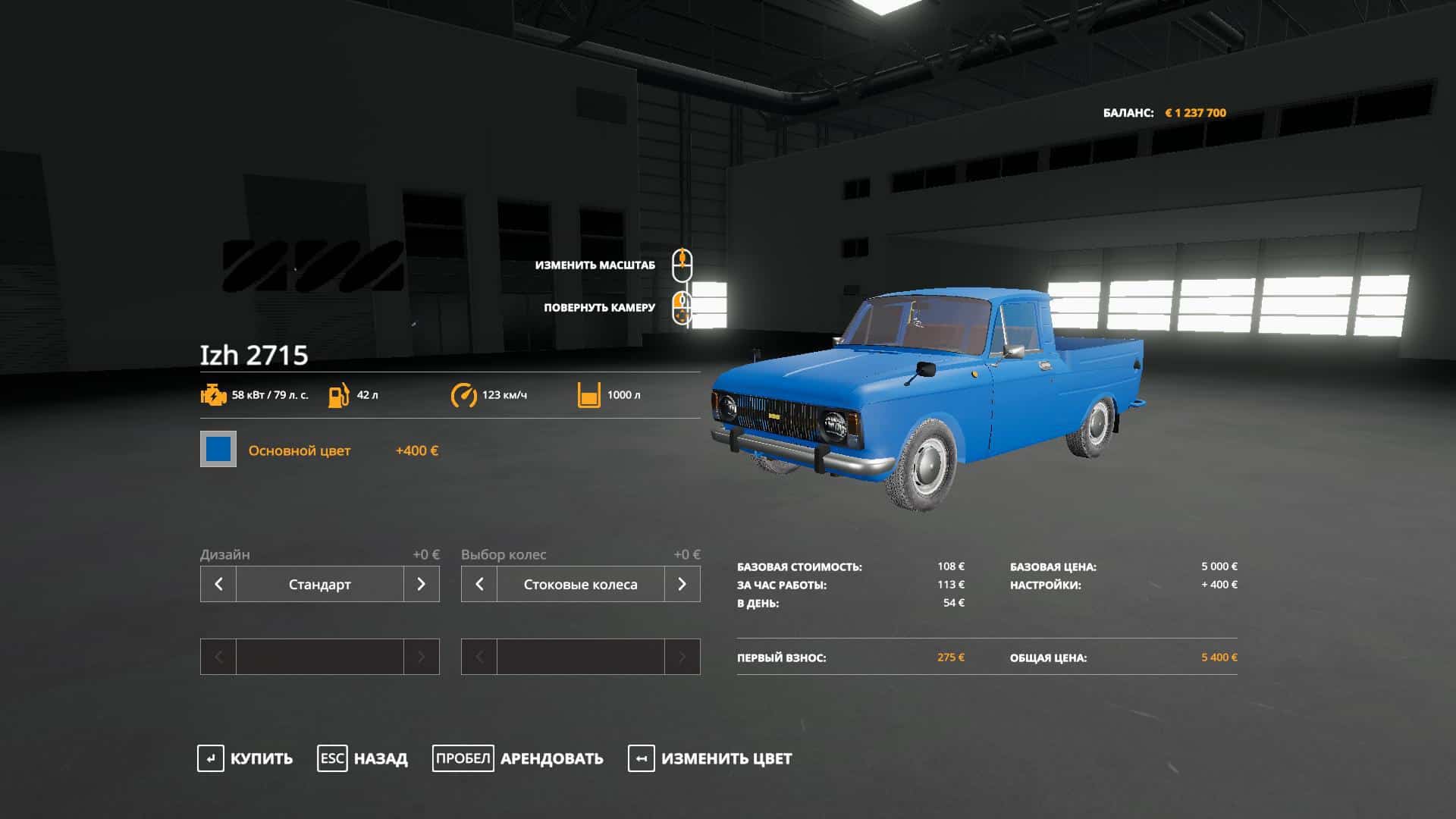Buy the Izh 2715 with Купить
The image size is (1456, 819).
pyautogui.click(x=245, y=758)
